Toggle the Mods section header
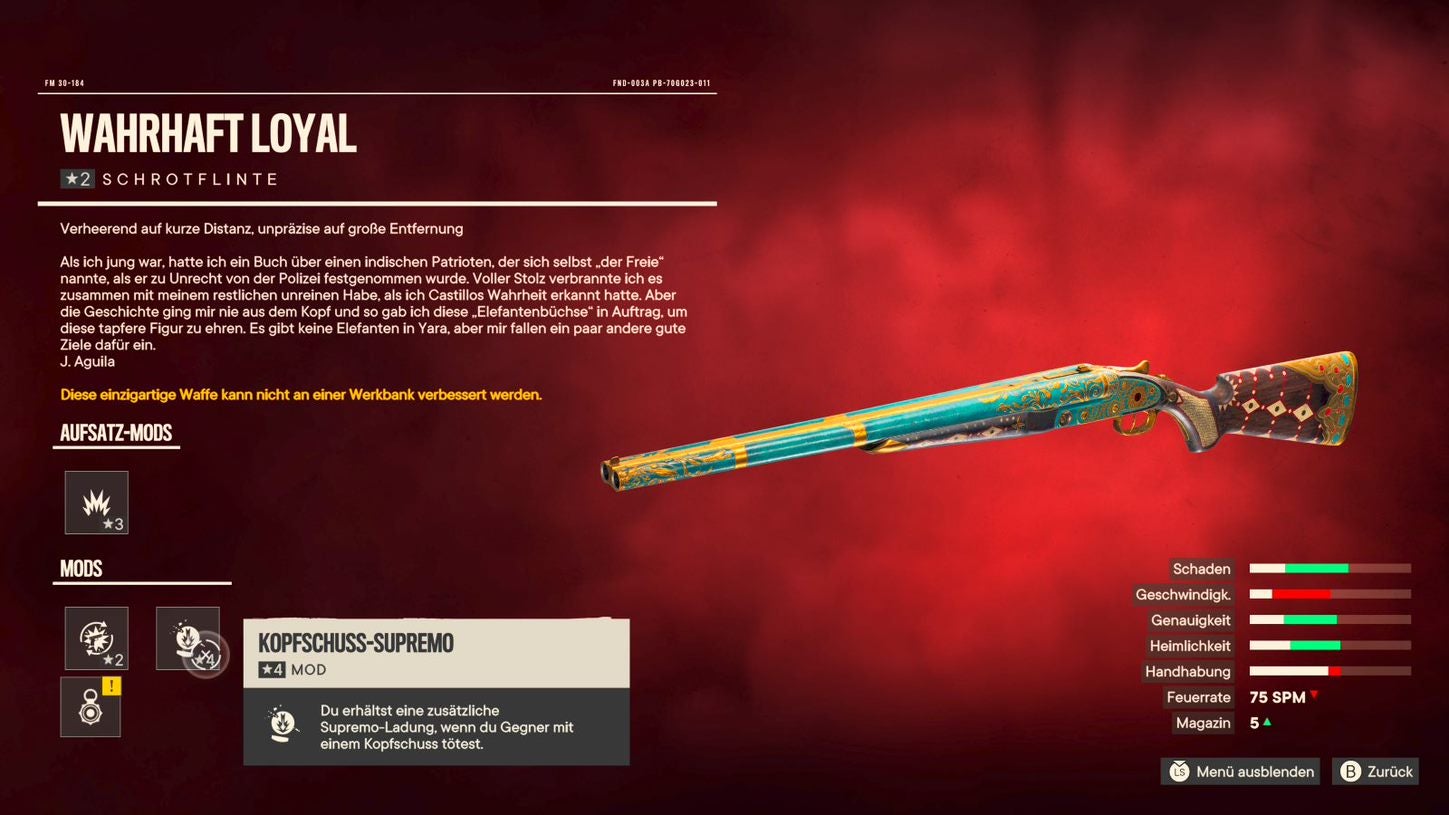Viewport: 1449px width, 815px height. (x=81, y=568)
